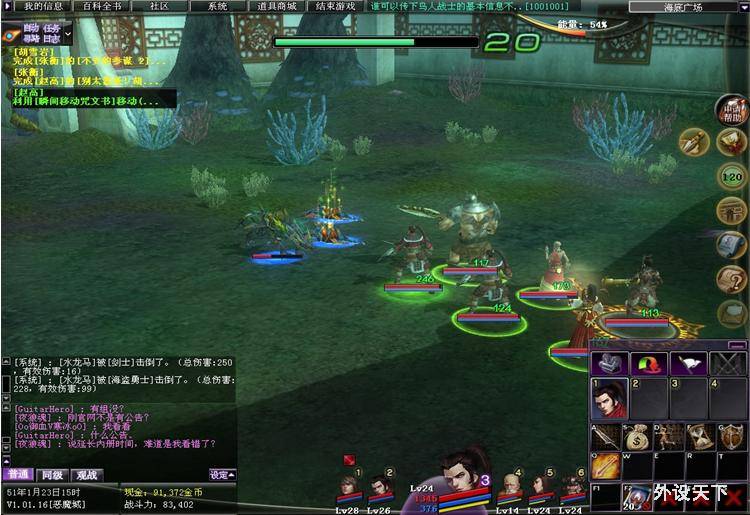
Task: Switch to the 普通 chat tab
Action: [x=18, y=474]
